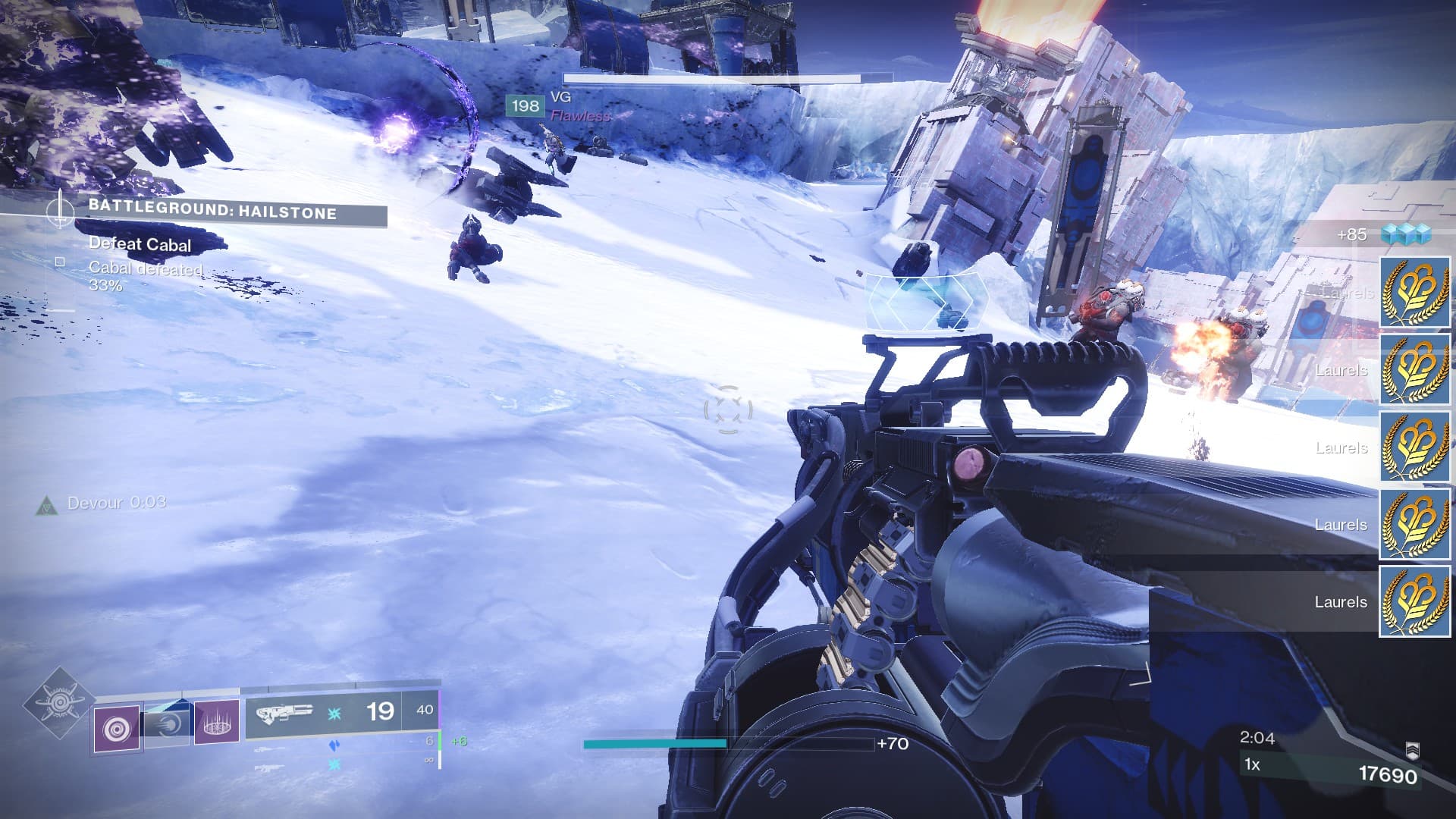
Task: Trigger the melee ability icon
Action: pos(167,723)
